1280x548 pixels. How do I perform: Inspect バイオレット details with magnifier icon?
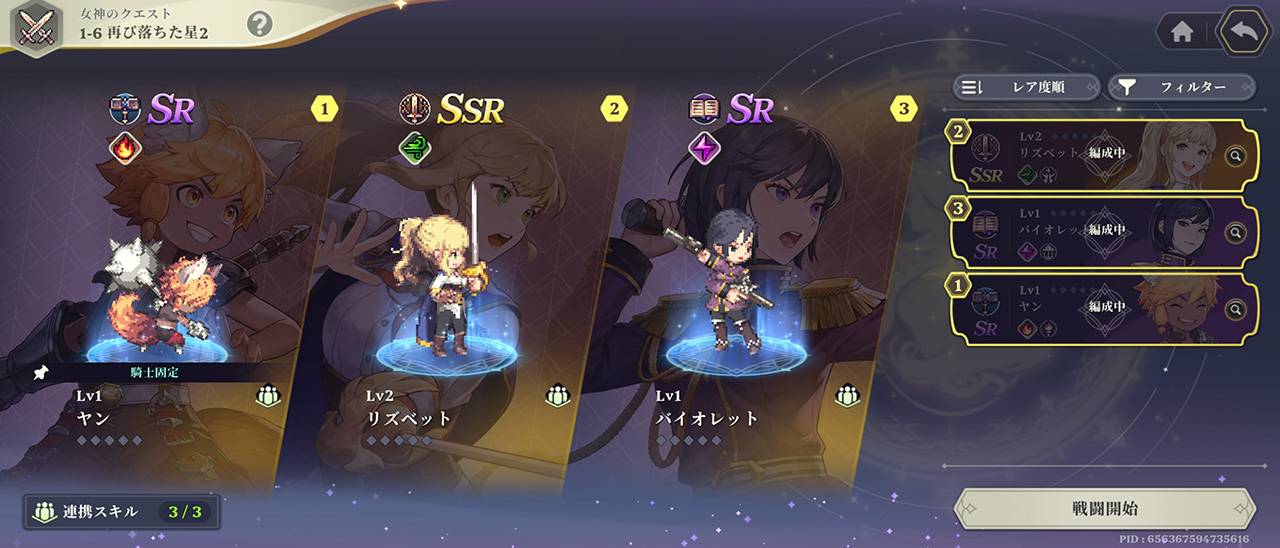click(1236, 232)
